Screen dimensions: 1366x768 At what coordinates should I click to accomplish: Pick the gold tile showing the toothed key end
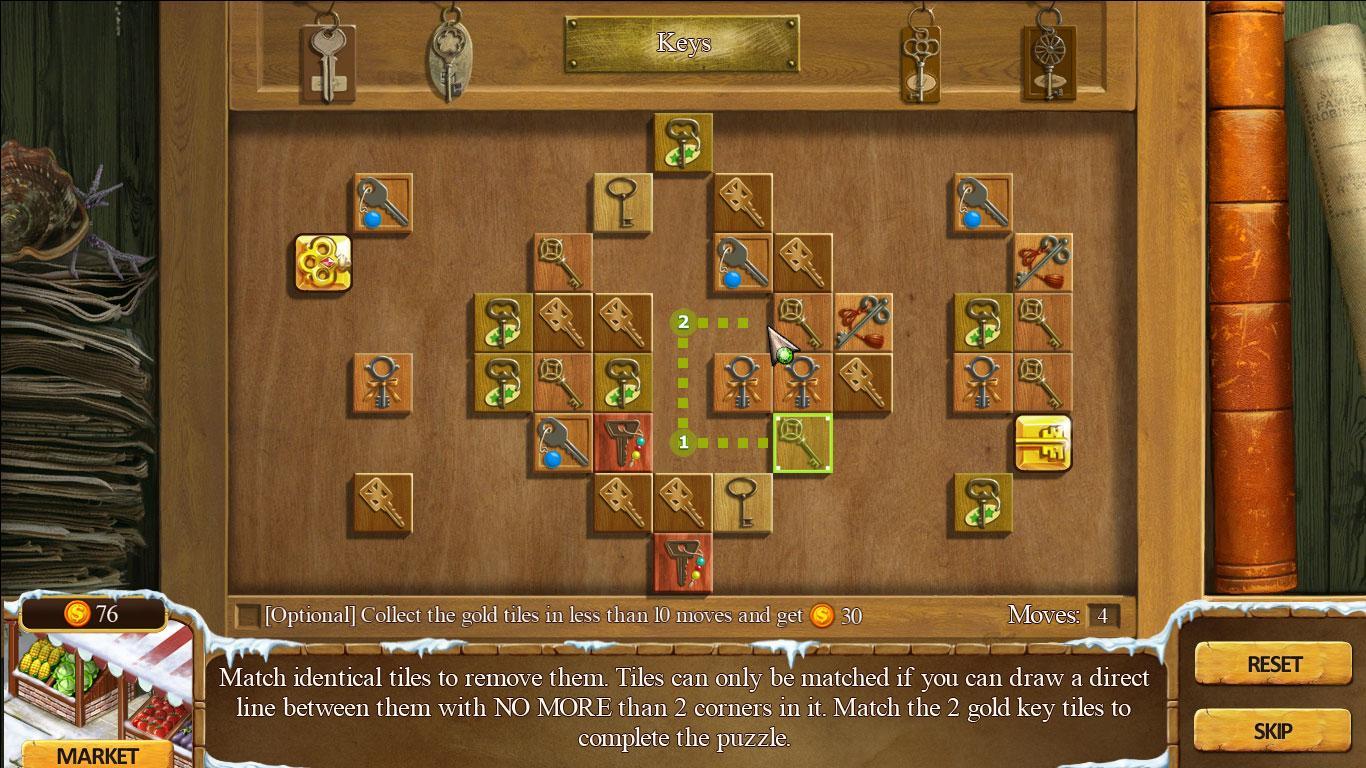(1043, 443)
